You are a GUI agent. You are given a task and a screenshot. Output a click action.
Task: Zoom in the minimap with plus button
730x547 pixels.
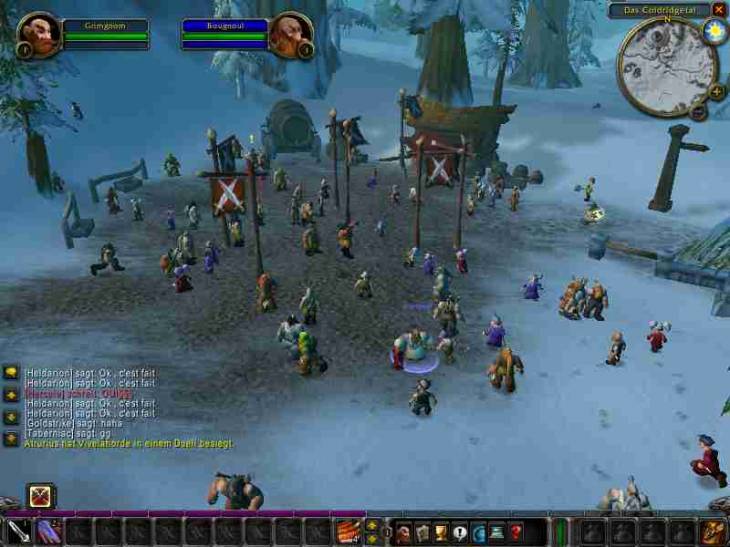point(716,92)
